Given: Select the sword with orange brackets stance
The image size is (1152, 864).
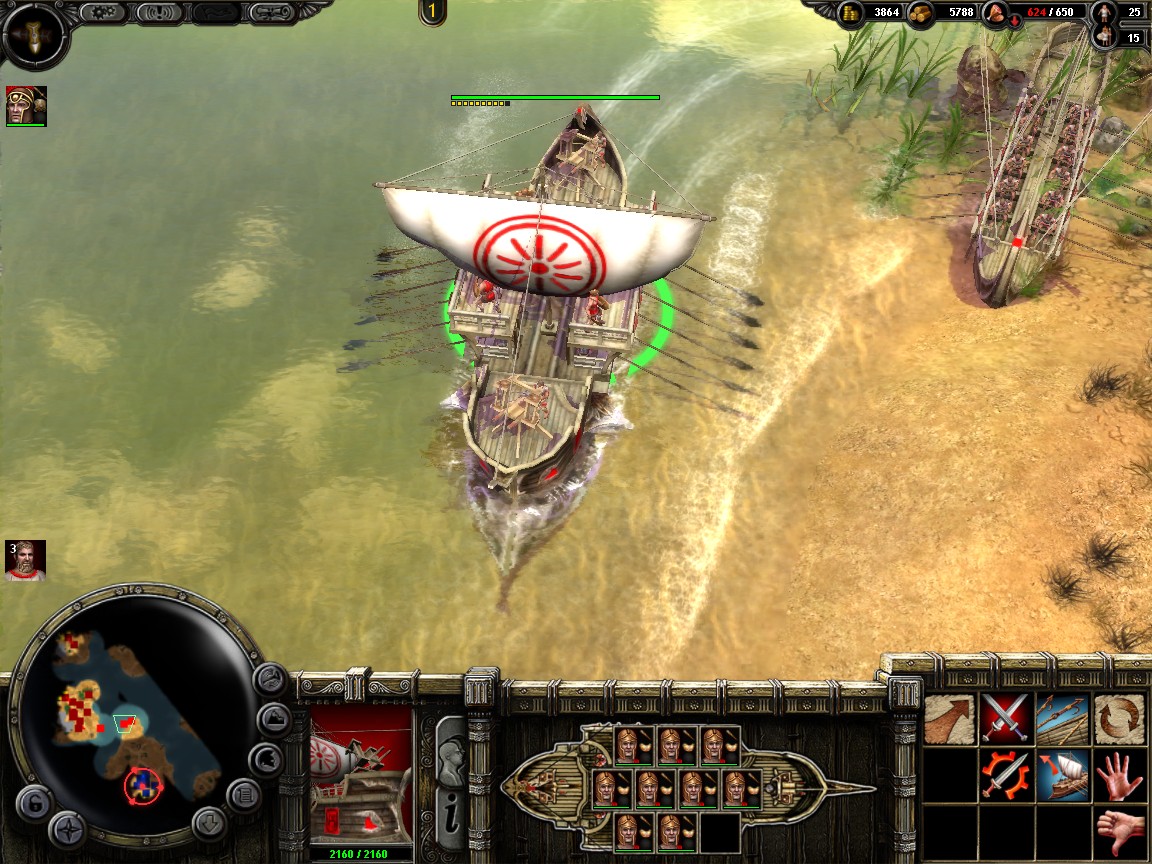Looking at the screenshot, I should click(x=1006, y=775).
